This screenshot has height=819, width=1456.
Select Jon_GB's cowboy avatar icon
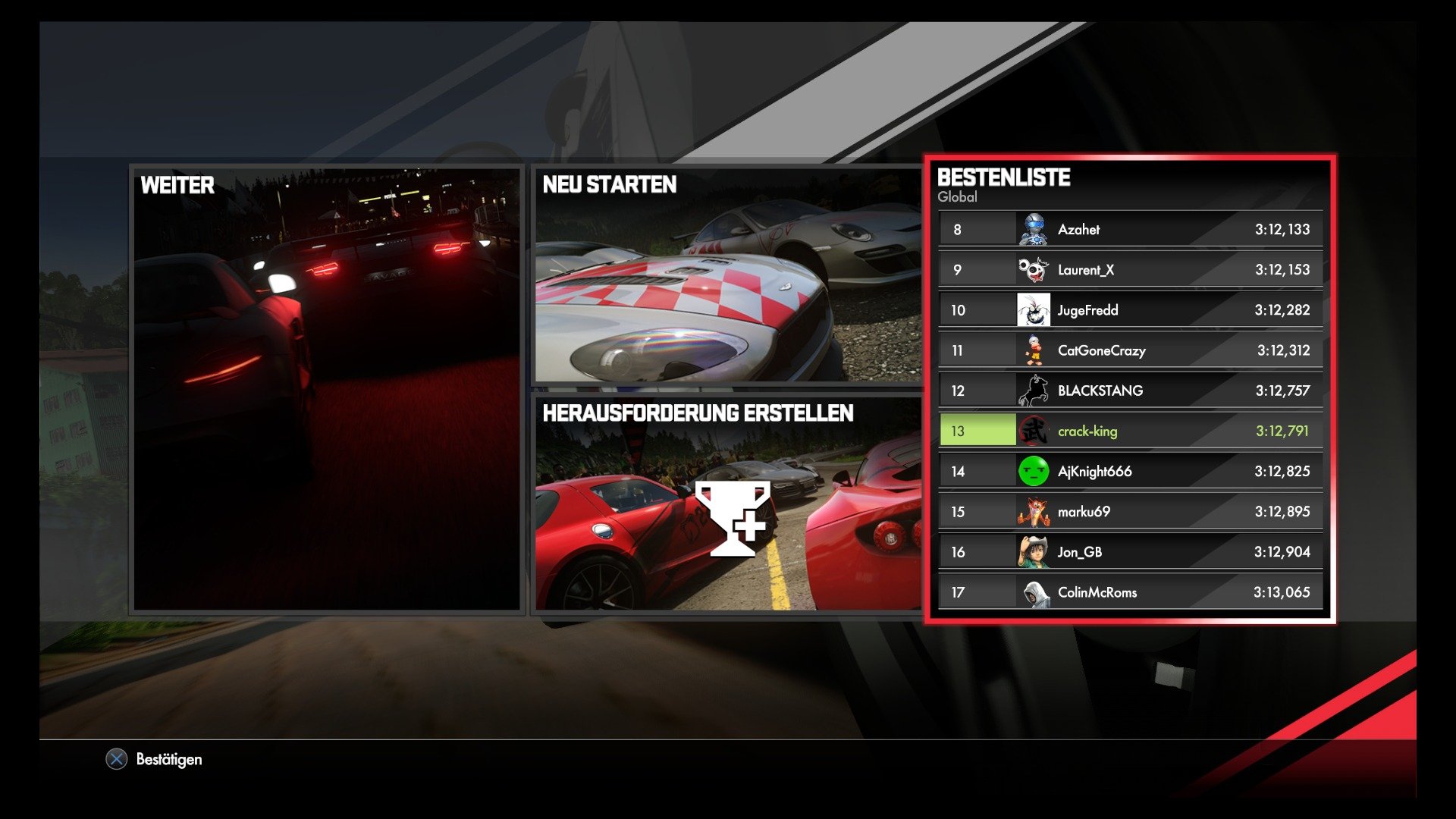pyautogui.click(x=1033, y=551)
